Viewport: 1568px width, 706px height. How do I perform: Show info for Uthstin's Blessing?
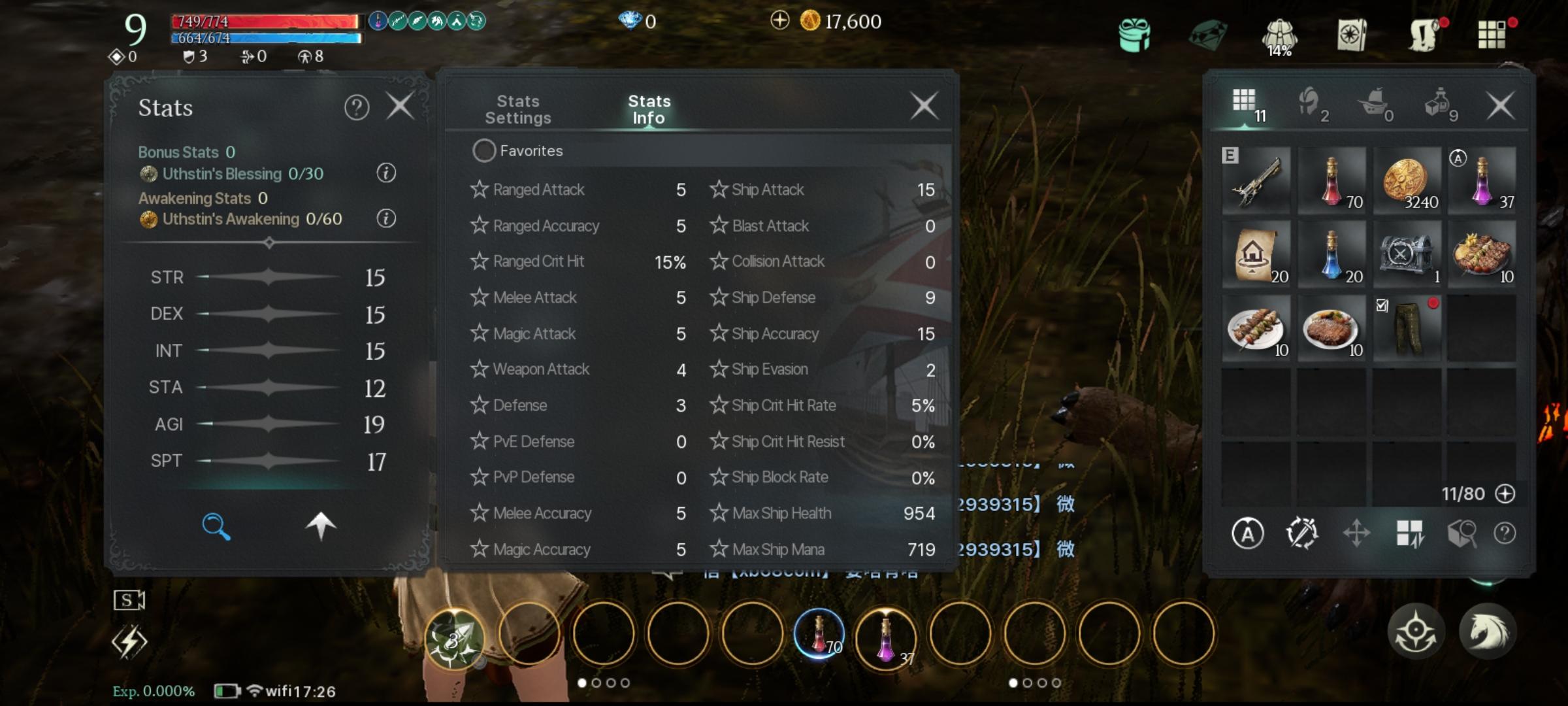click(386, 173)
